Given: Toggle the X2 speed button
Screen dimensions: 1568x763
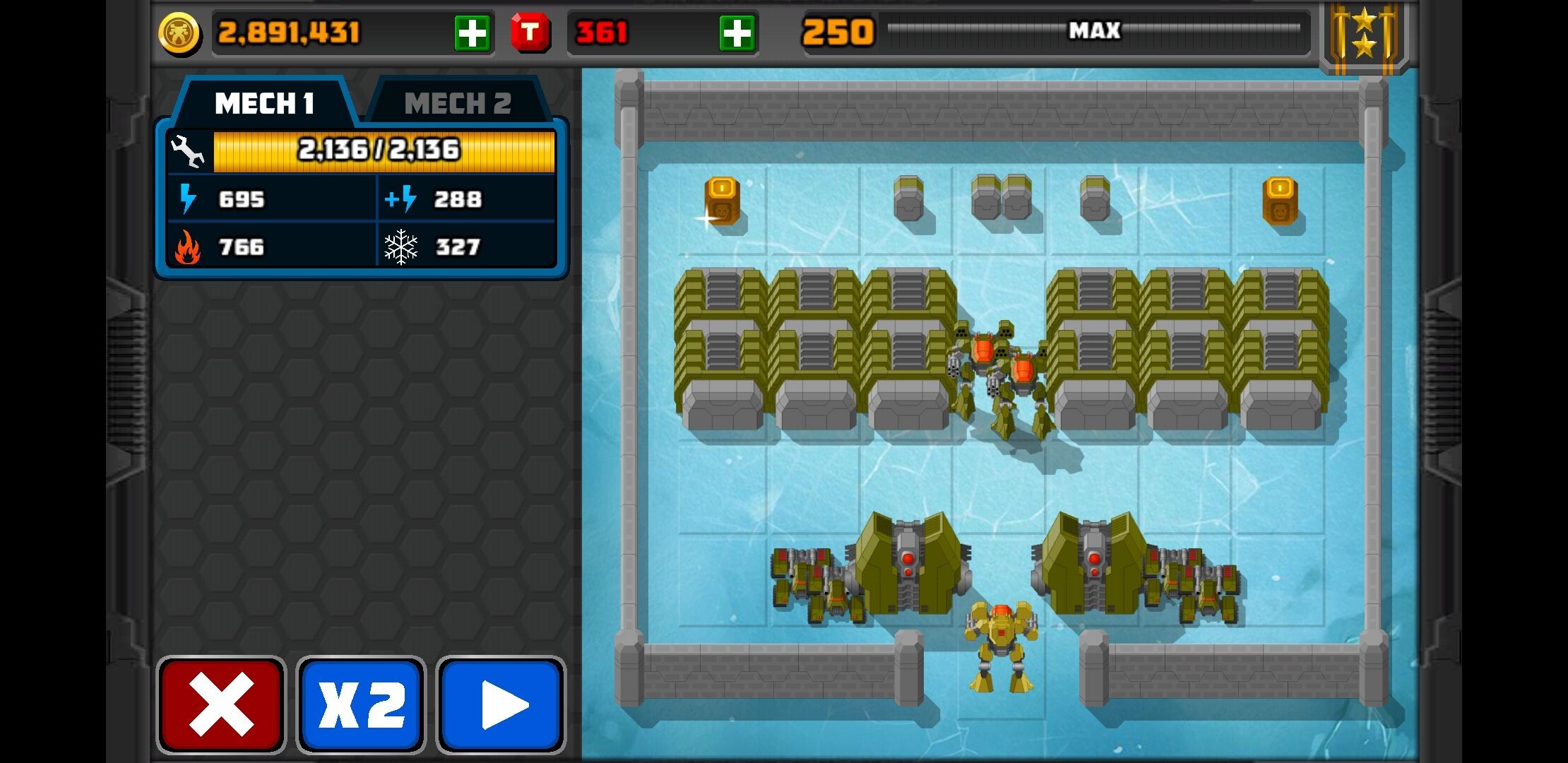Looking at the screenshot, I should pos(361,704).
